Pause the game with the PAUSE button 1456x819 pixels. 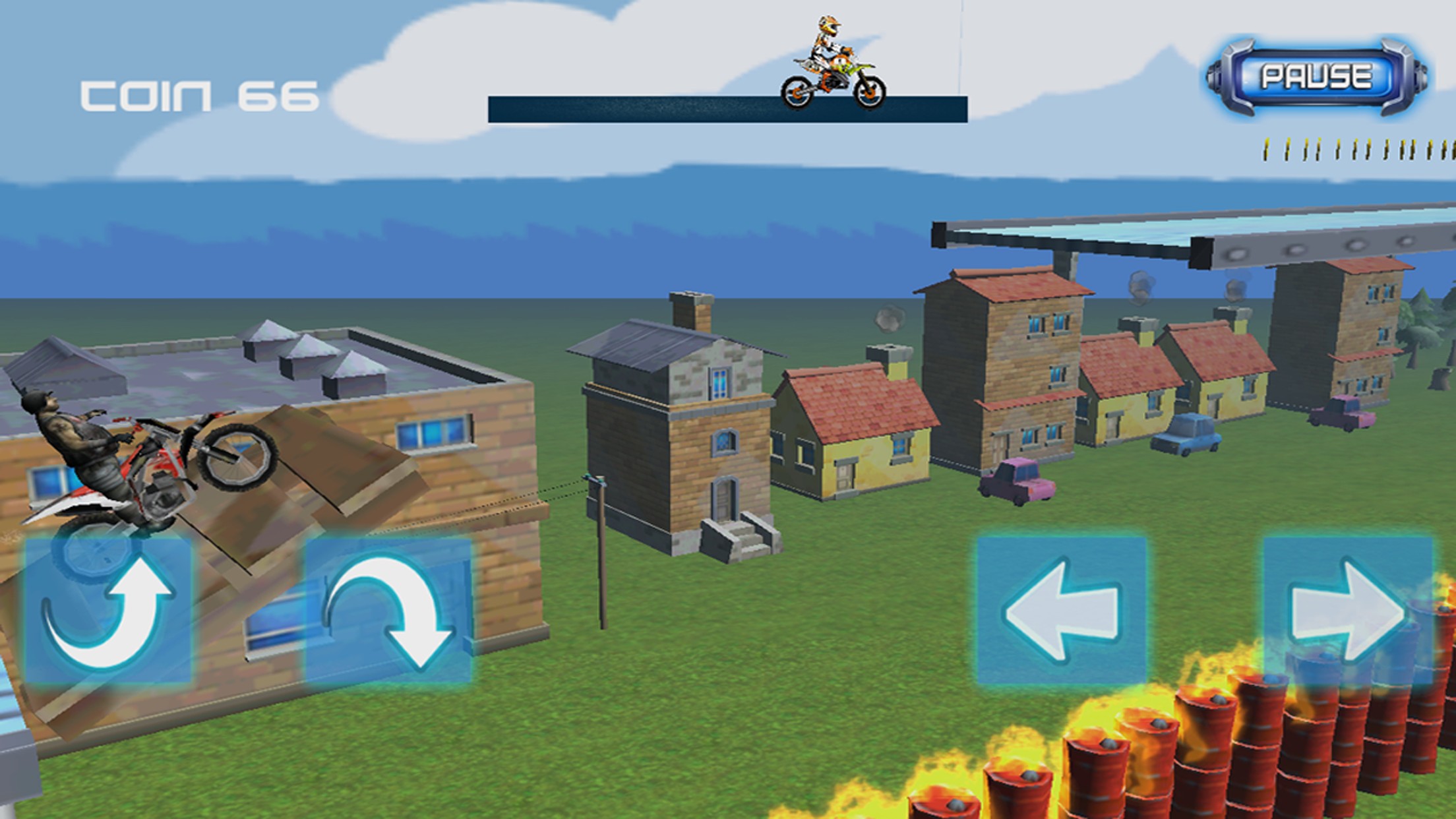[x=1316, y=77]
